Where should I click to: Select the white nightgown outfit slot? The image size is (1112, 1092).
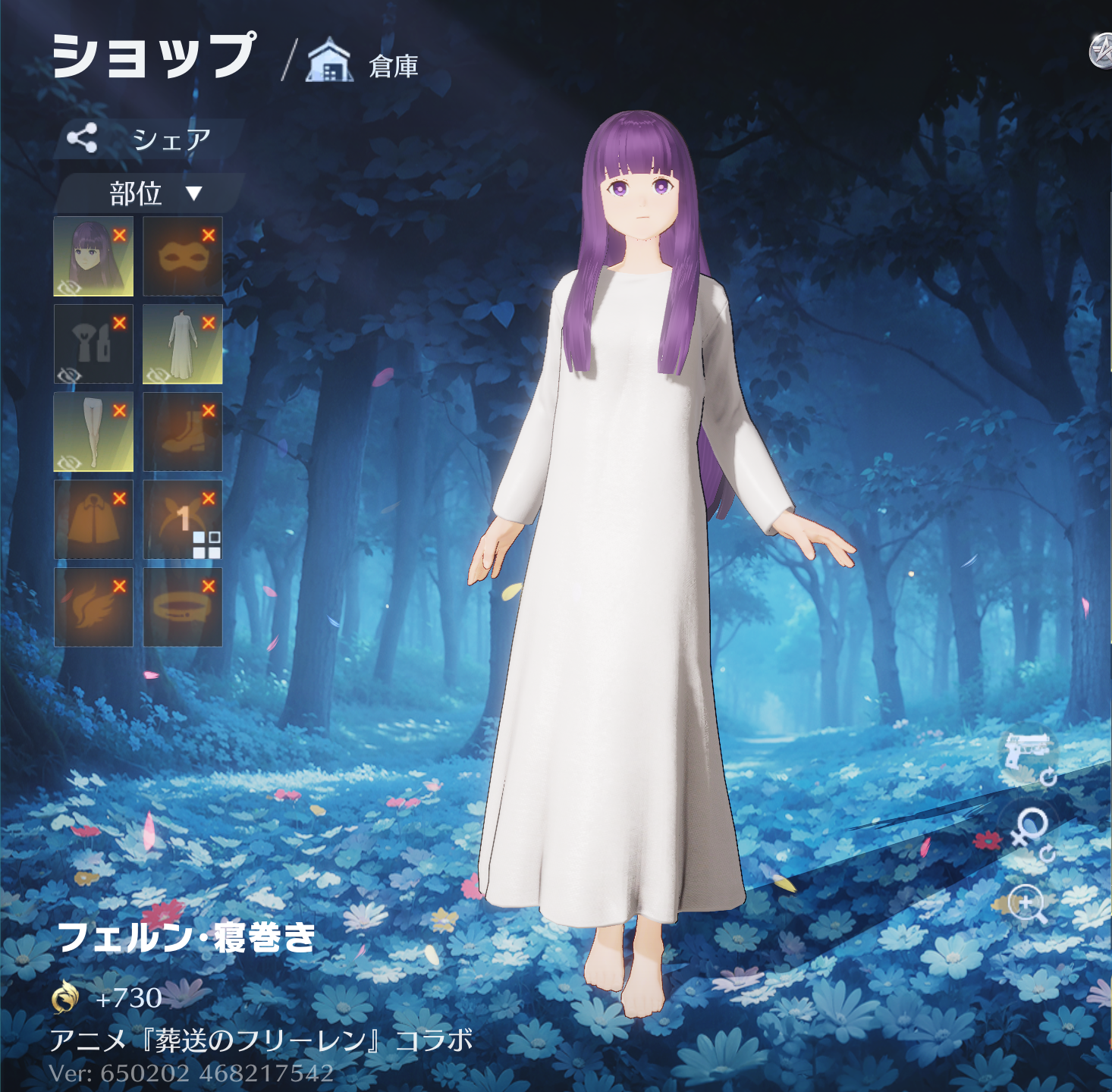coord(182,344)
